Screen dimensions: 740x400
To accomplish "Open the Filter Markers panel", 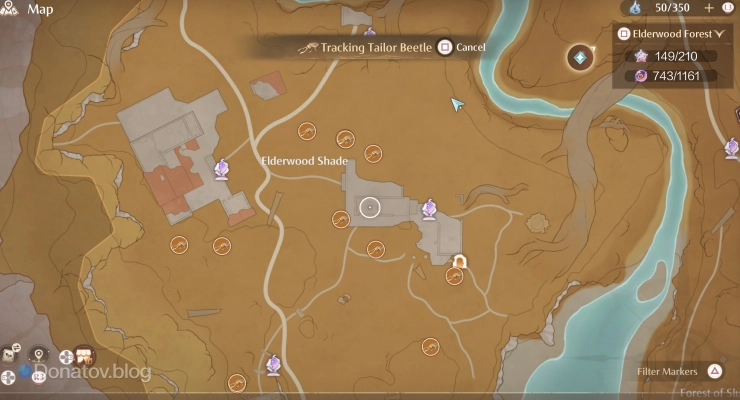I will coord(715,372).
